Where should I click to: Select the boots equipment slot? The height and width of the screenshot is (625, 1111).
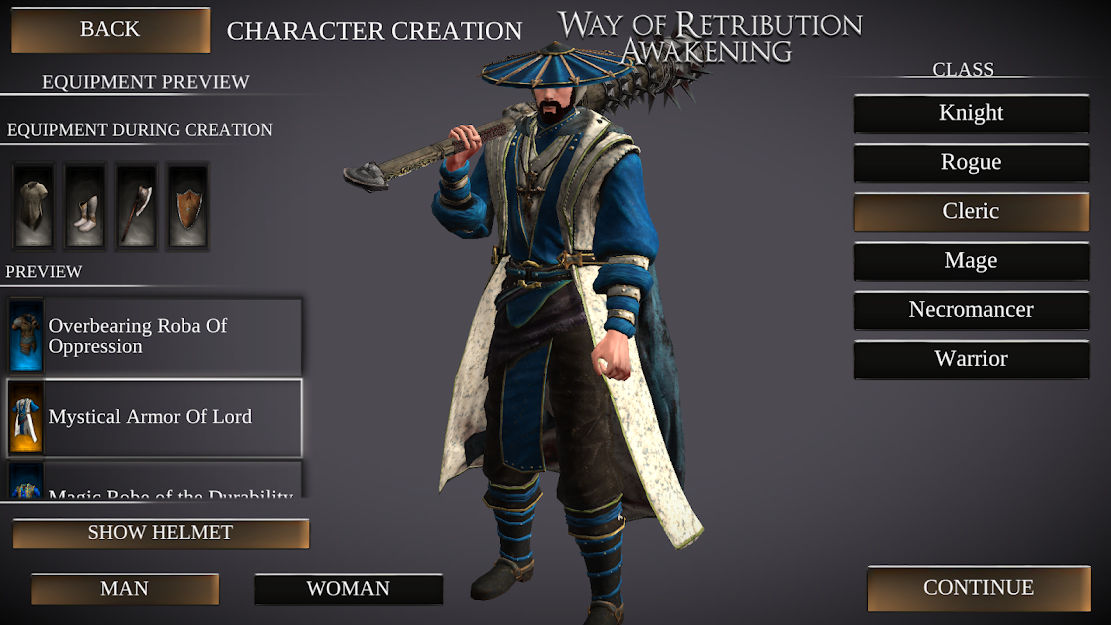point(85,206)
